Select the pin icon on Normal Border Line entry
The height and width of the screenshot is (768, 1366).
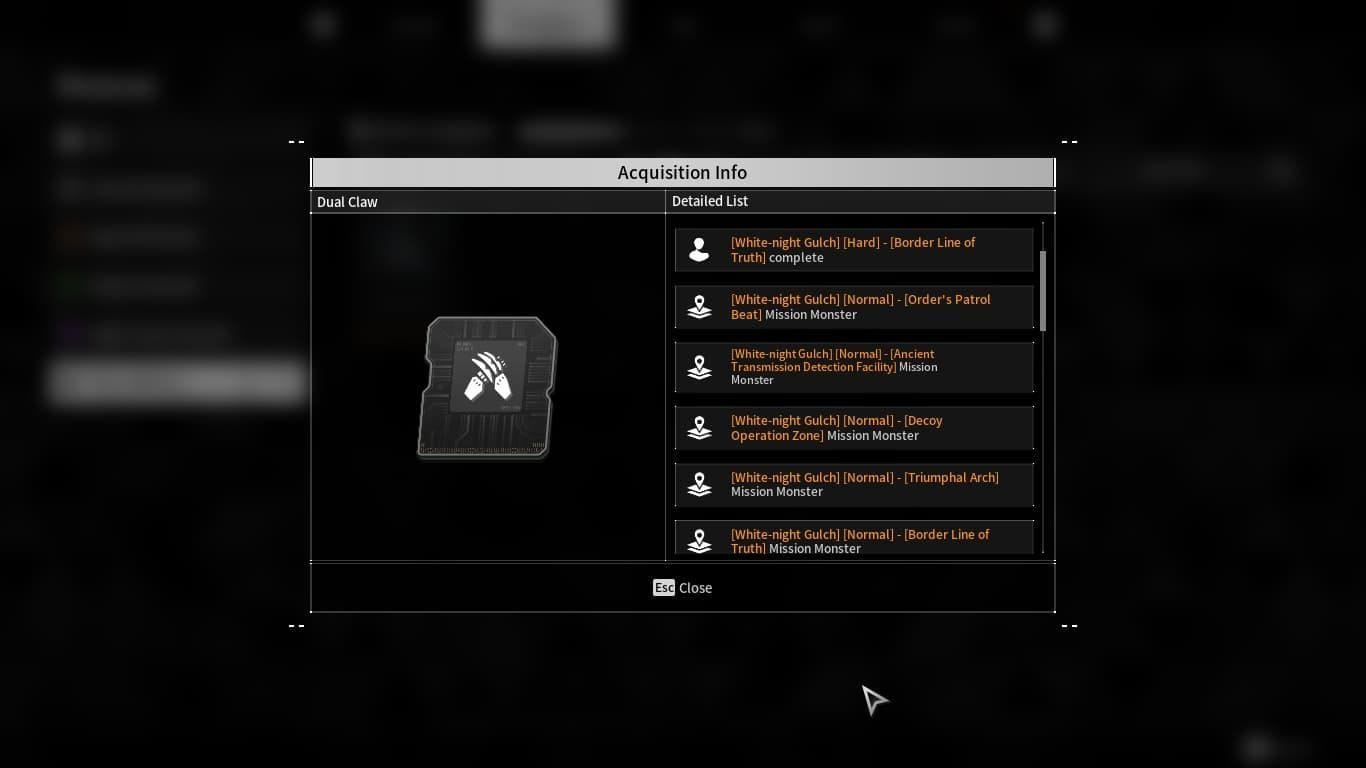tap(698, 541)
